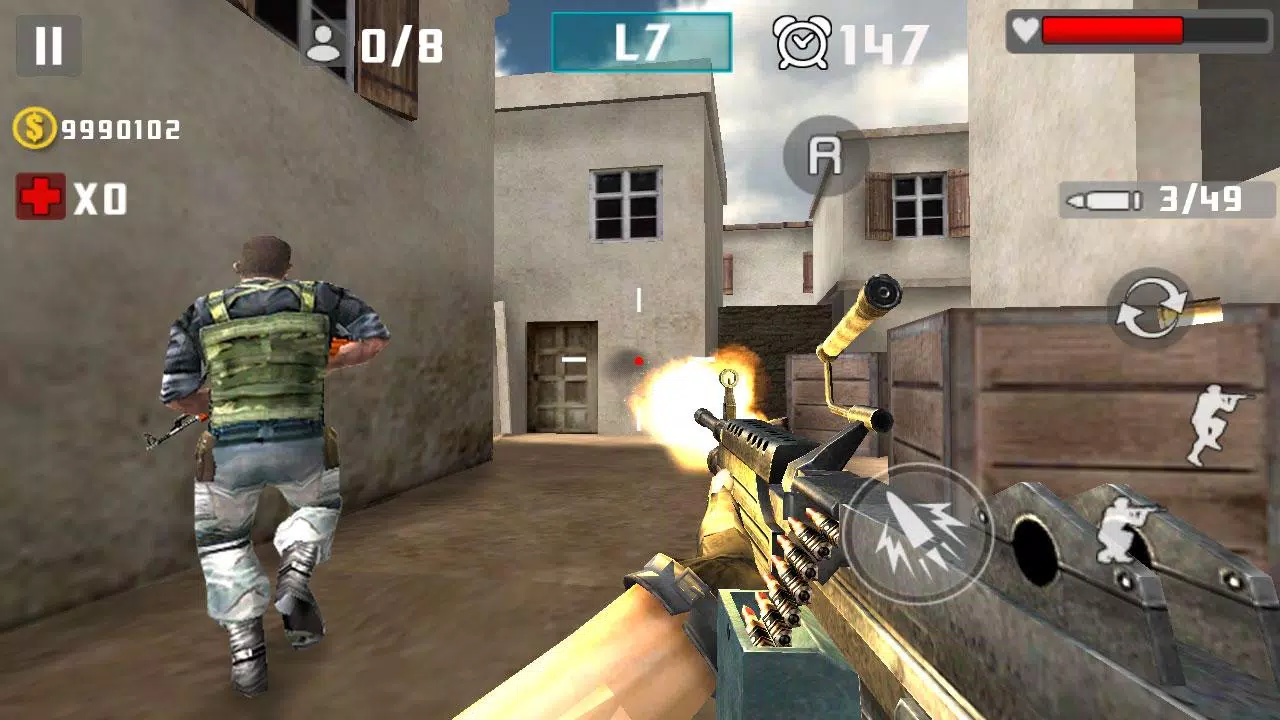Click the crosshair at screen center

[637, 360]
